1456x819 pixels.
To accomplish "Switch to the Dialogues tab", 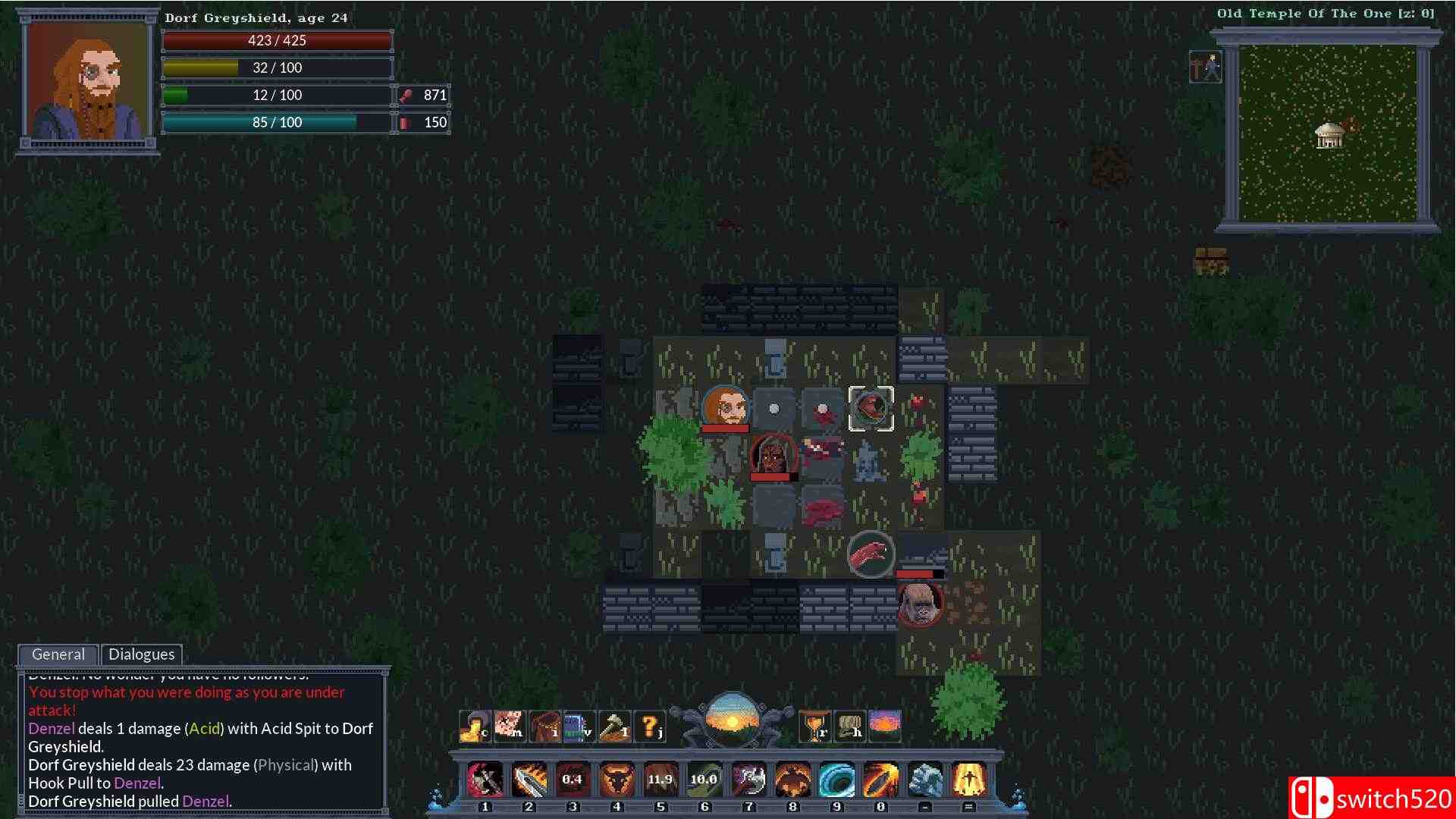I will coord(141,654).
